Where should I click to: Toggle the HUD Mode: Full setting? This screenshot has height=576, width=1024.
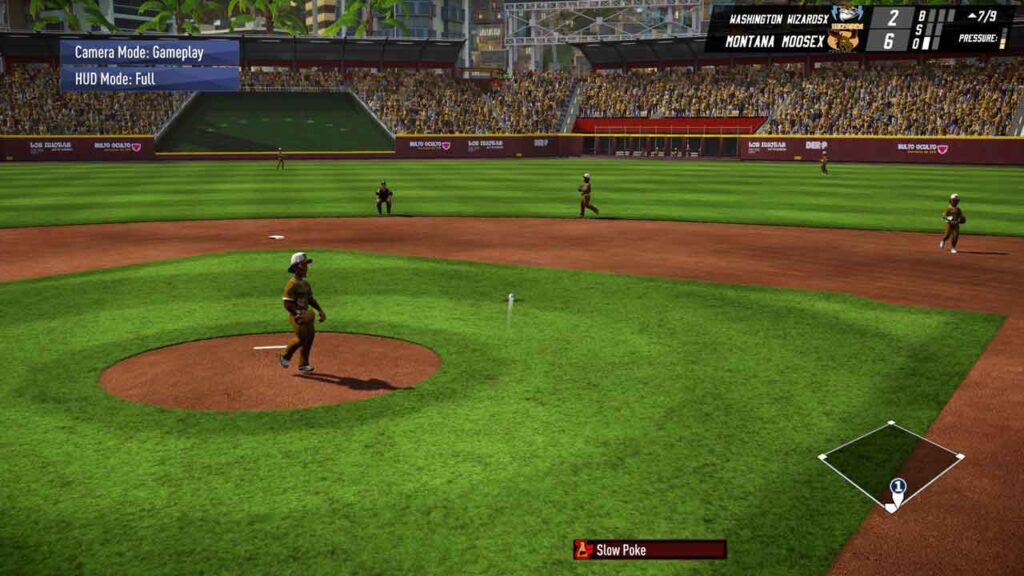point(149,79)
